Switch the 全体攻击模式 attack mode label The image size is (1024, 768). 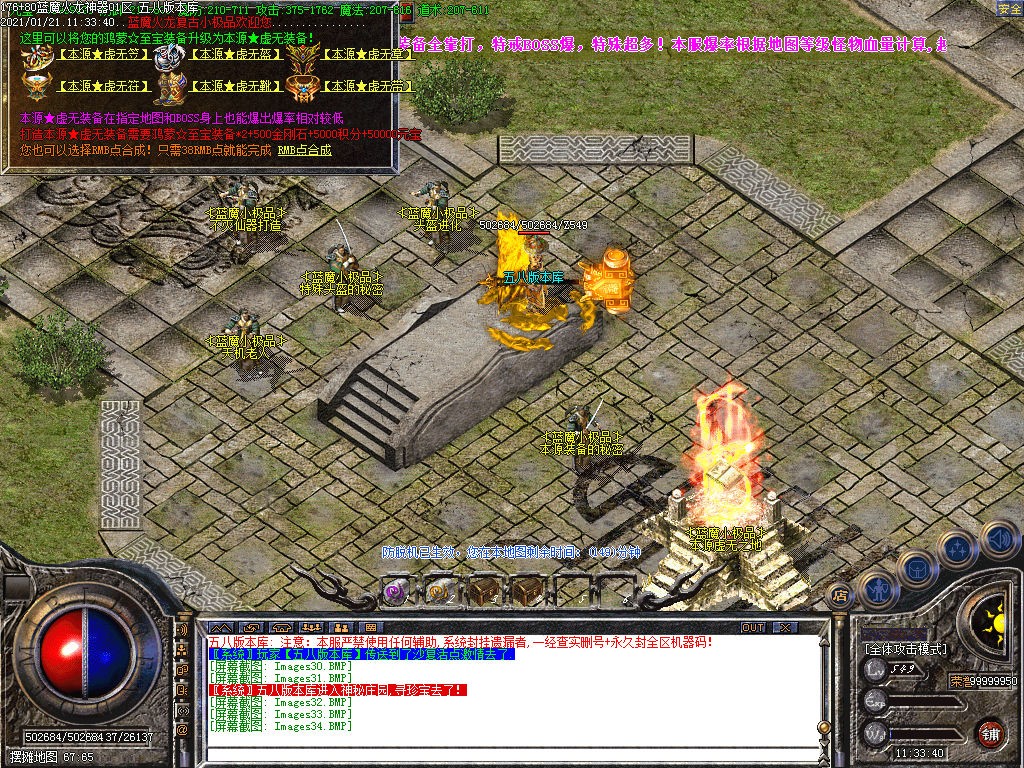906,649
